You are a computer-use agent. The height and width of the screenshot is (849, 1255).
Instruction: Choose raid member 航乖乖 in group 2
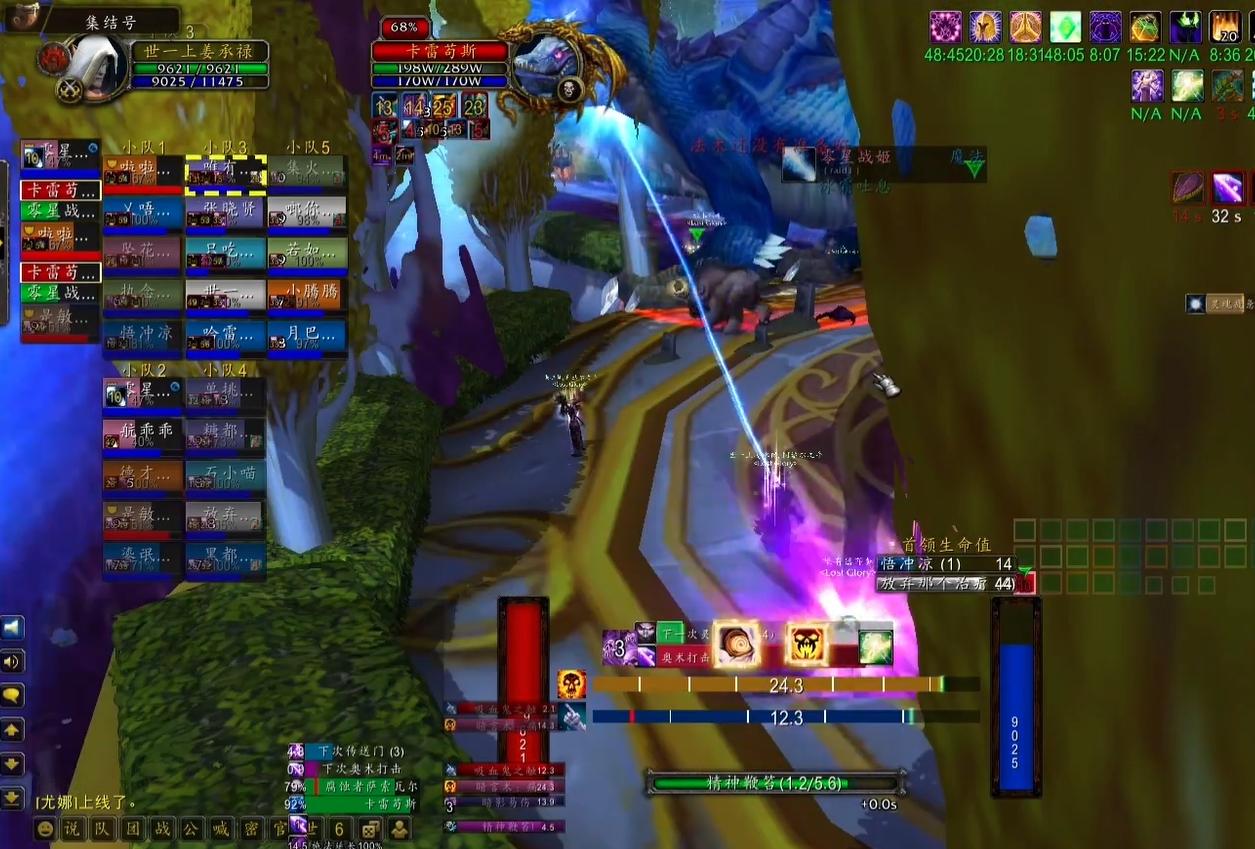pos(143,434)
